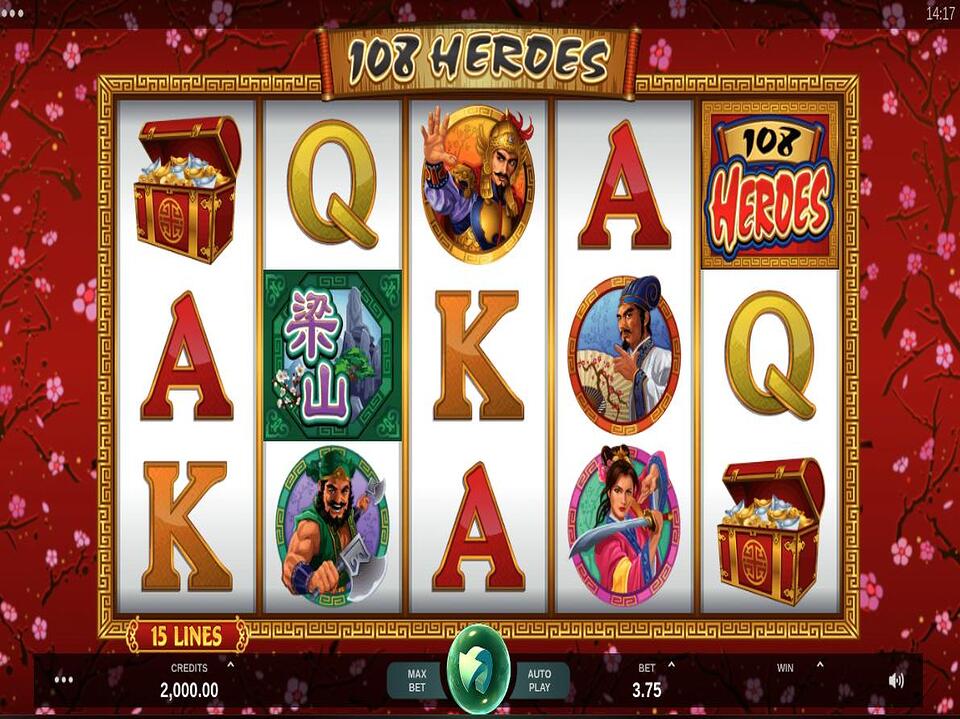Screen dimensions: 960x719
Task: Expand the Credits panel arrow
Action: click(x=231, y=665)
